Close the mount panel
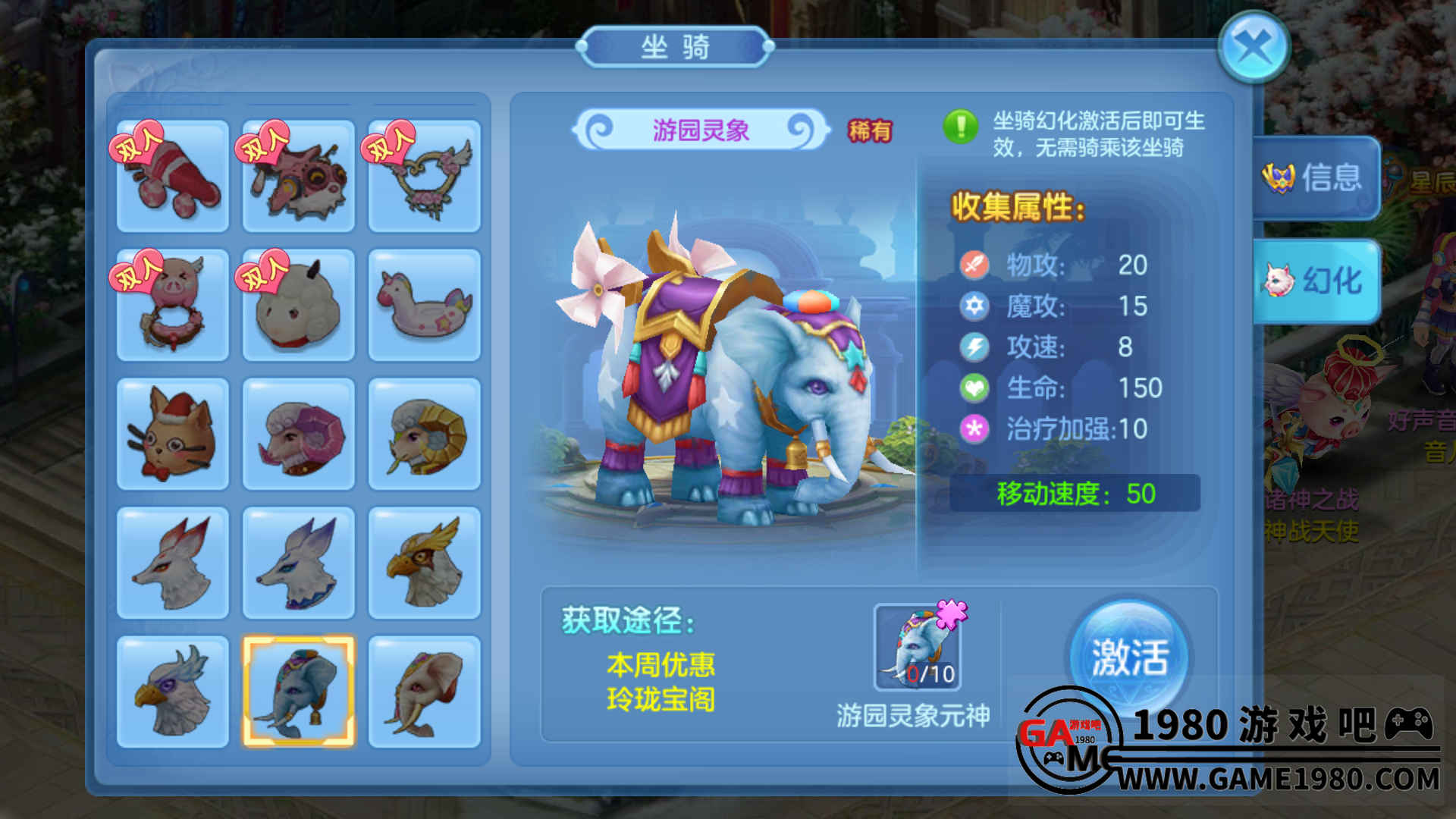Image resolution: width=1456 pixels, height=819 pixels. (1254, 48)
